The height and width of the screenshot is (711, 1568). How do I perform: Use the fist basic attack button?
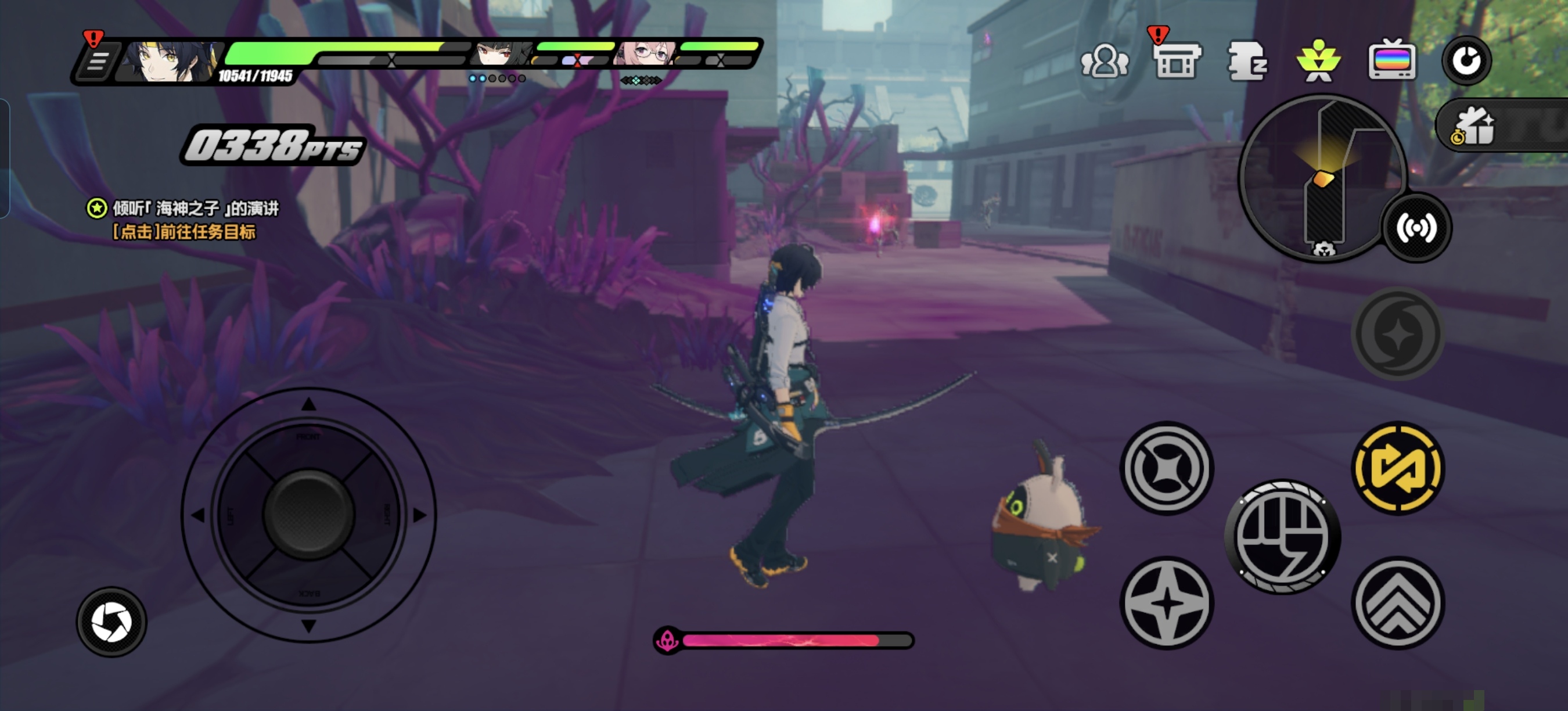1282,537
